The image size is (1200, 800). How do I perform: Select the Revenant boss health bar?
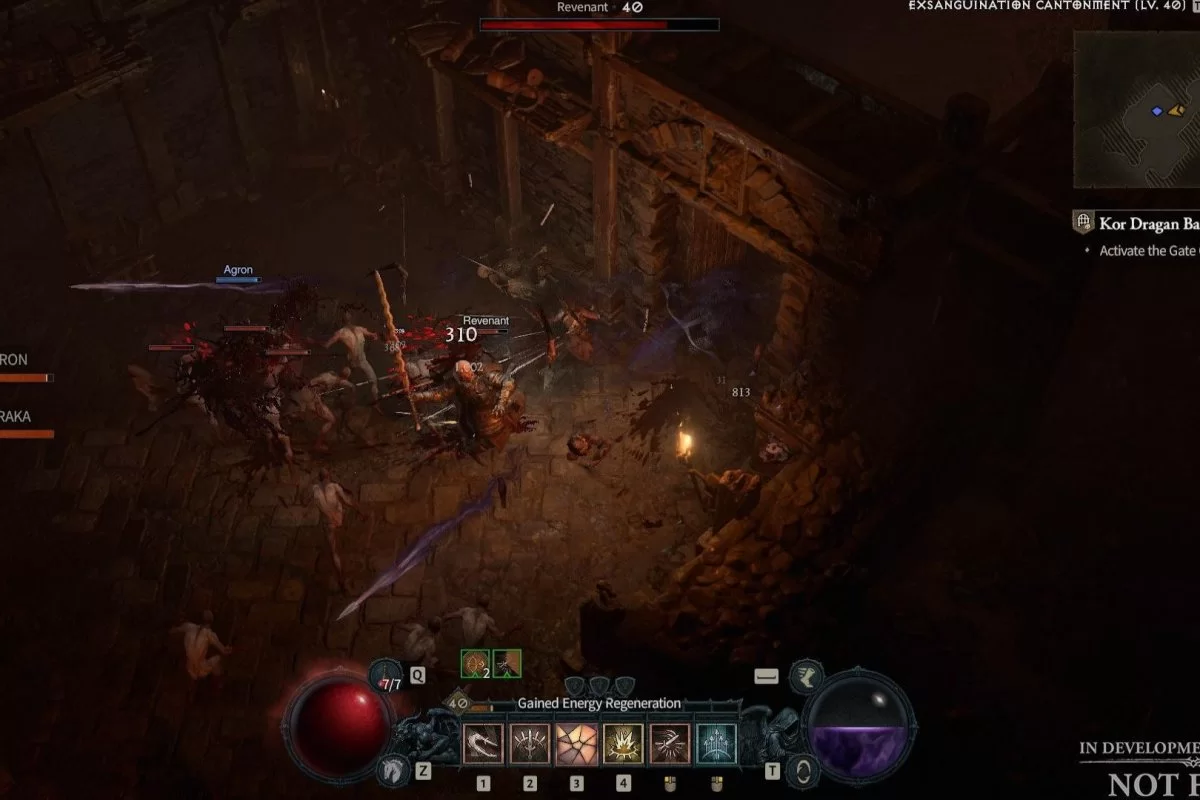(x=599, y=25)
